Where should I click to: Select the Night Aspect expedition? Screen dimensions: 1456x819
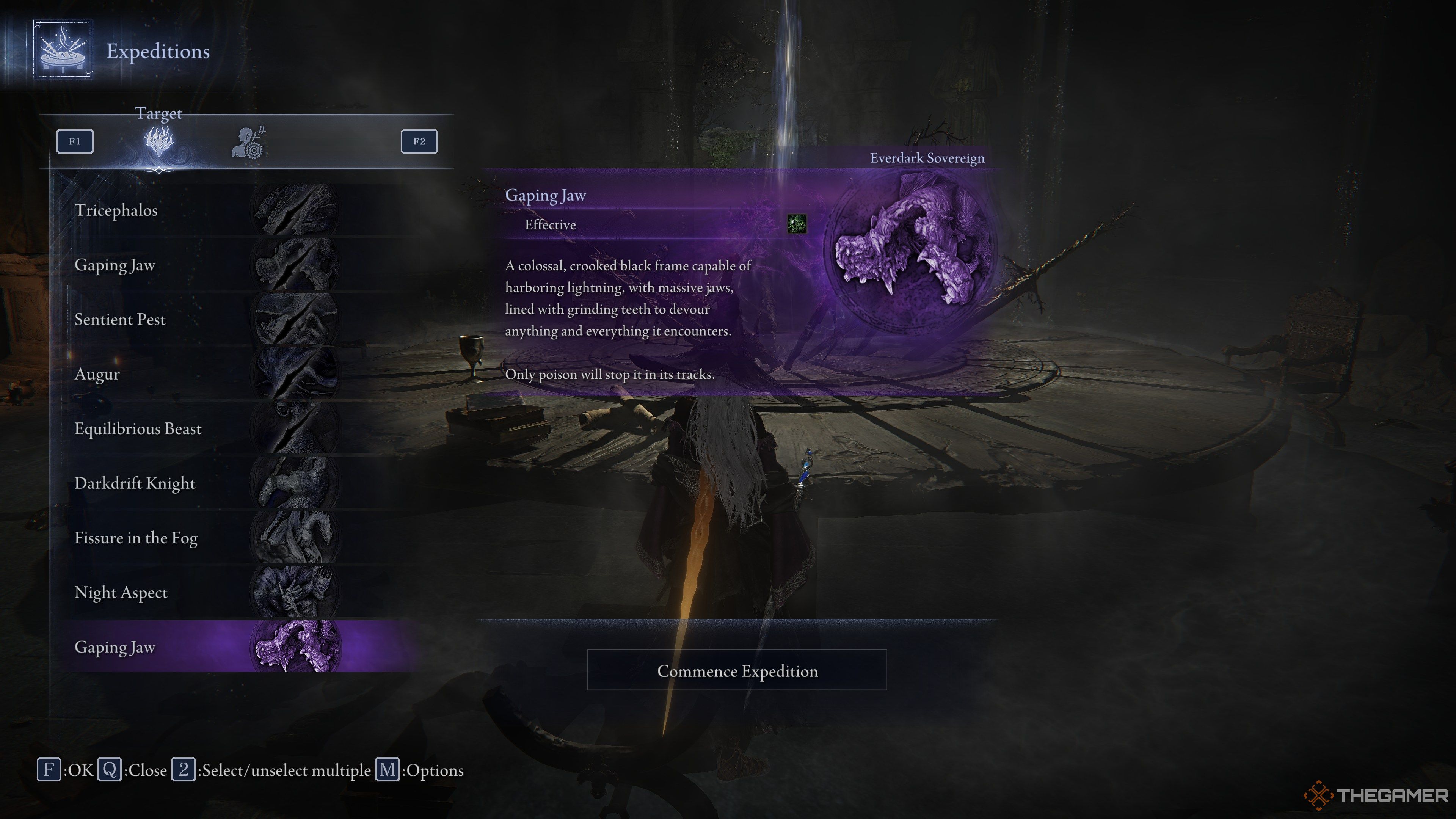click(x=226, y=592)
